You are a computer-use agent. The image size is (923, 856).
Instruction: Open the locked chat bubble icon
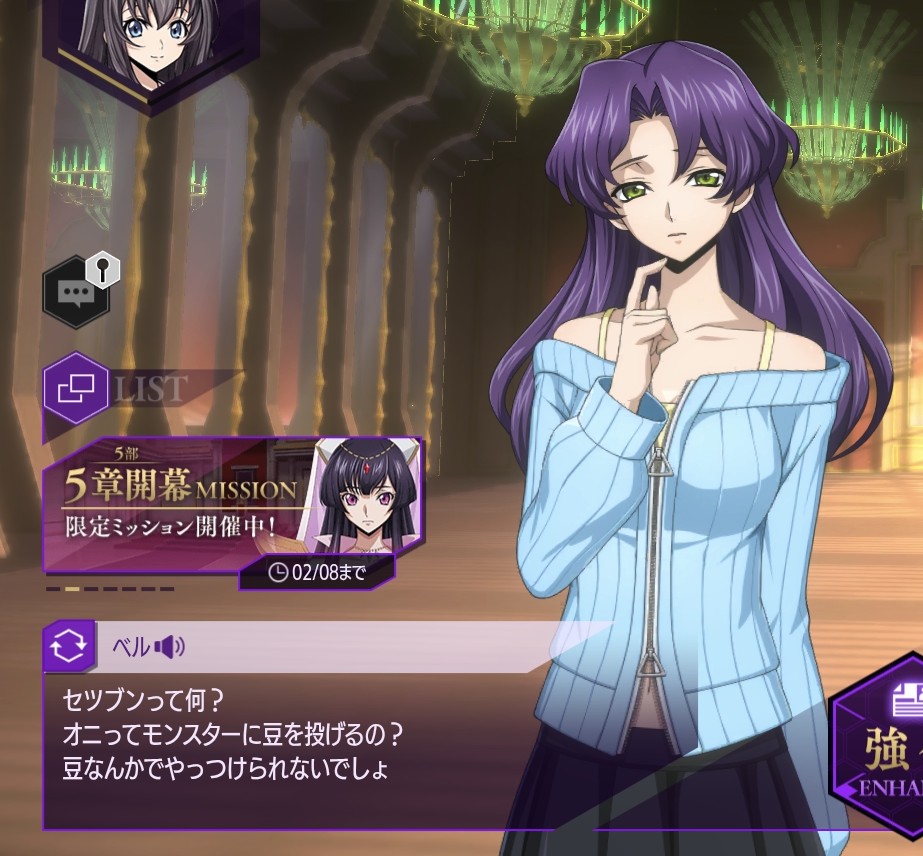click(x=77, y=292)
